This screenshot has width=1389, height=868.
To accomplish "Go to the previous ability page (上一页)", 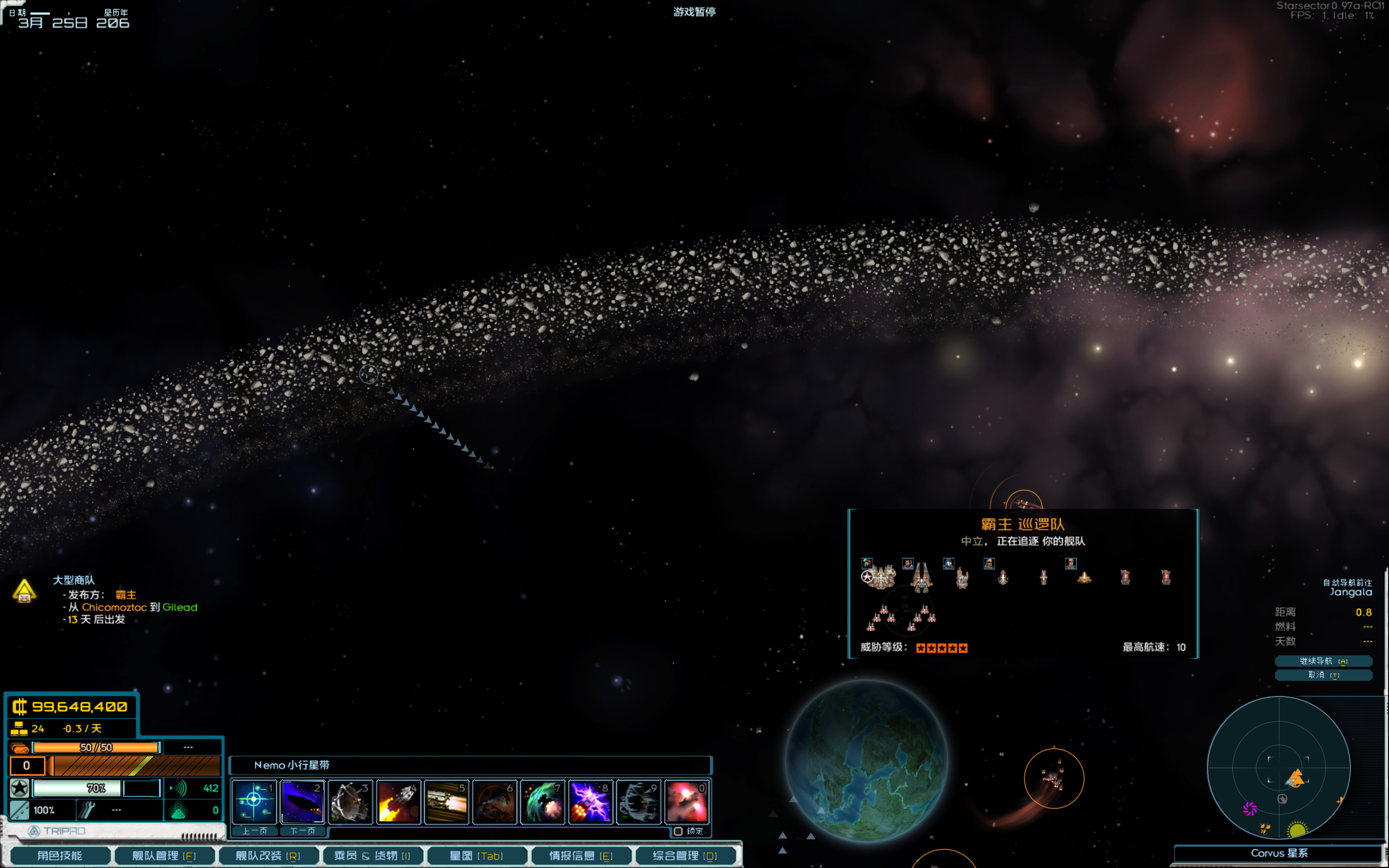I will tap(254, 831).
